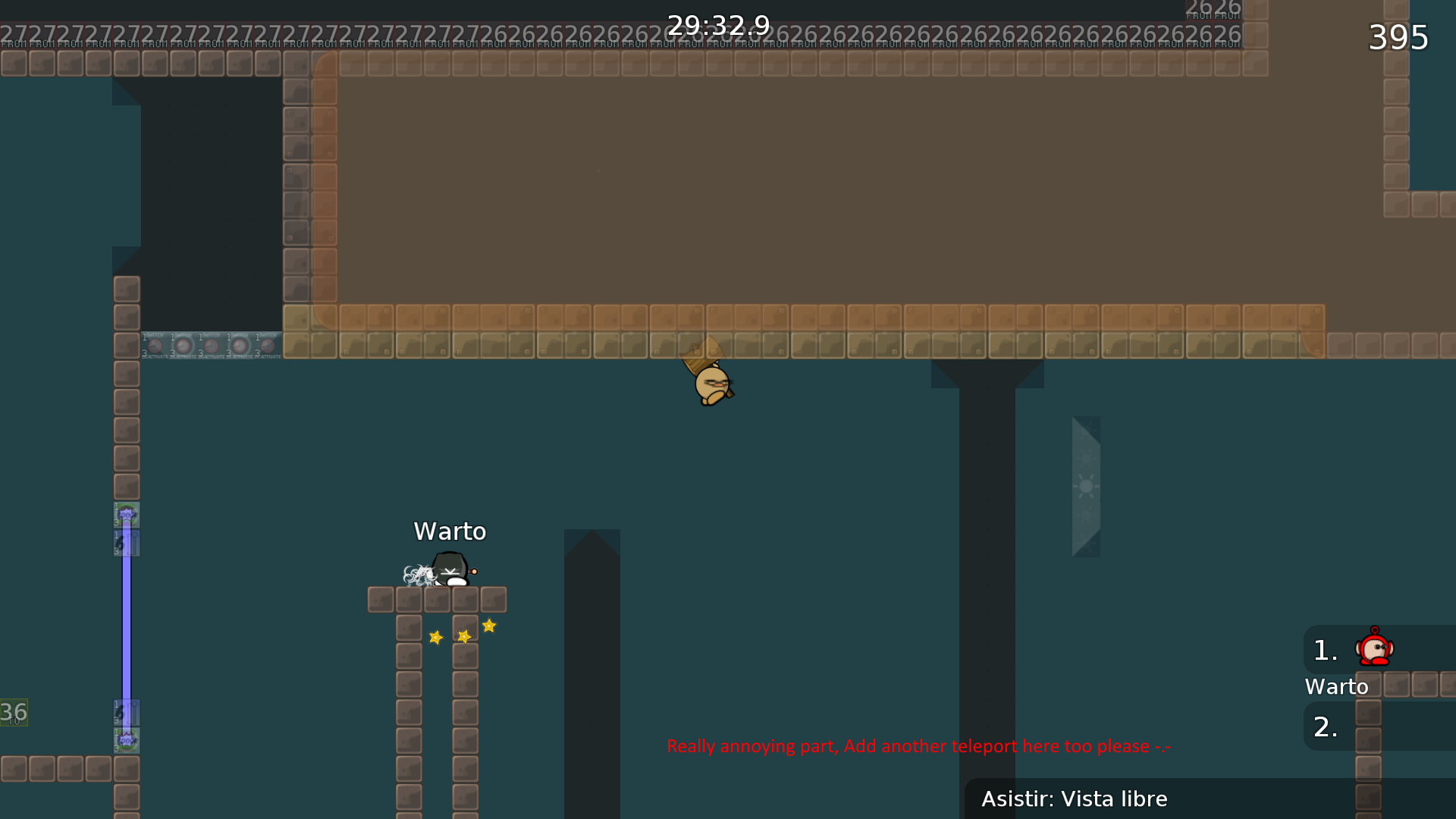Toggle the fourth switch tile in the row

point(239,346)
